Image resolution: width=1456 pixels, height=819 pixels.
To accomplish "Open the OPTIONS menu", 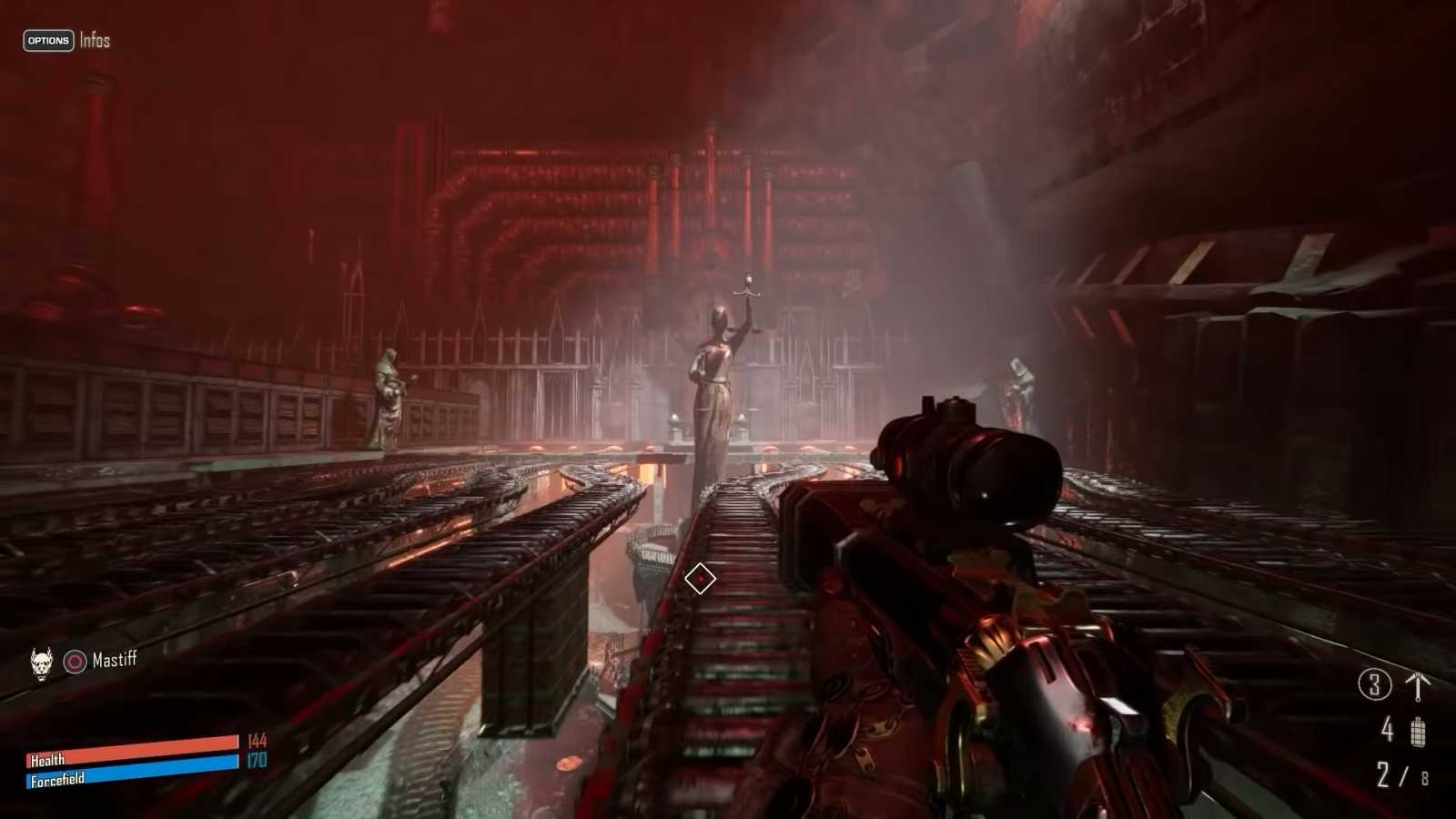I will click(x=47, y=41).
